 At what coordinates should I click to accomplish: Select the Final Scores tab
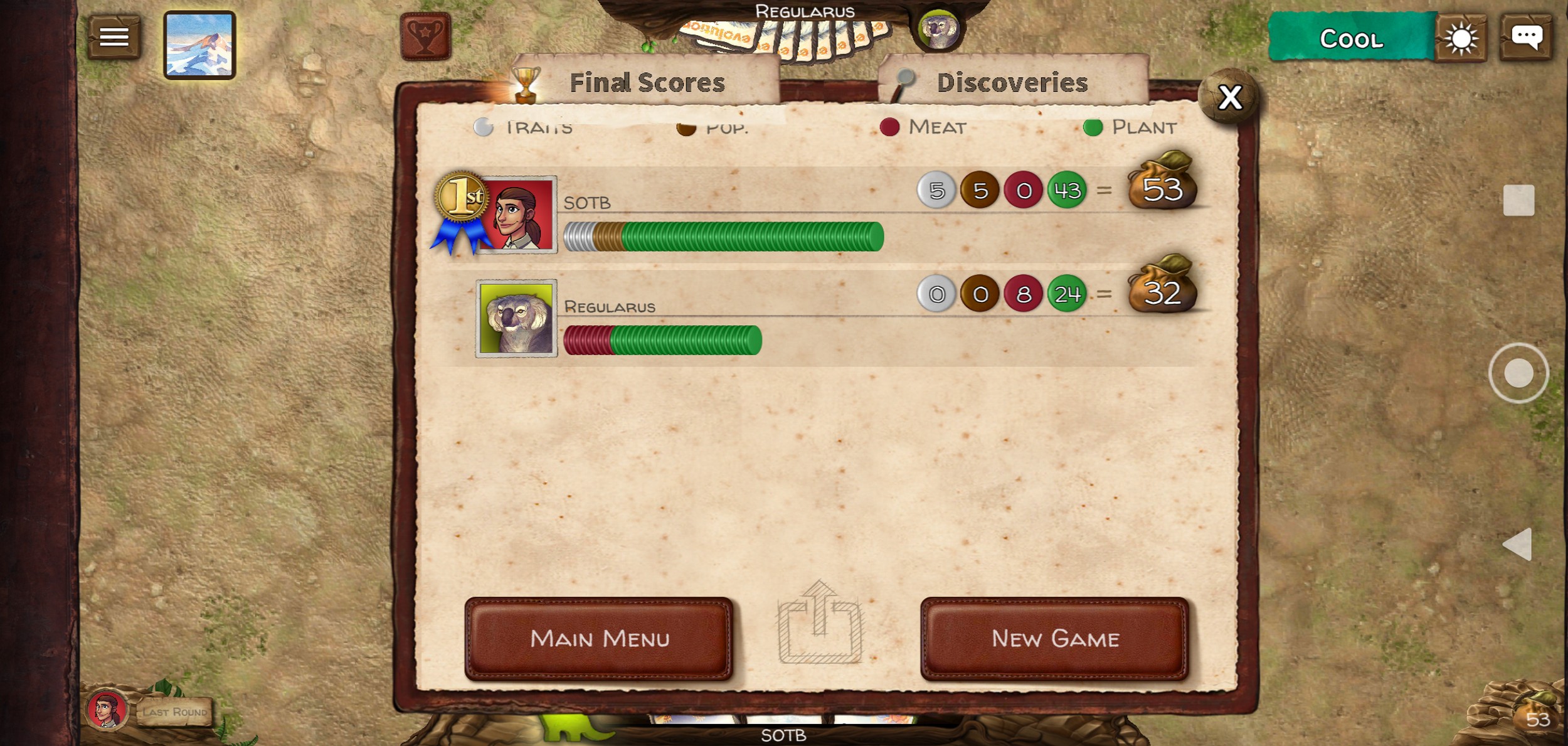646,83
